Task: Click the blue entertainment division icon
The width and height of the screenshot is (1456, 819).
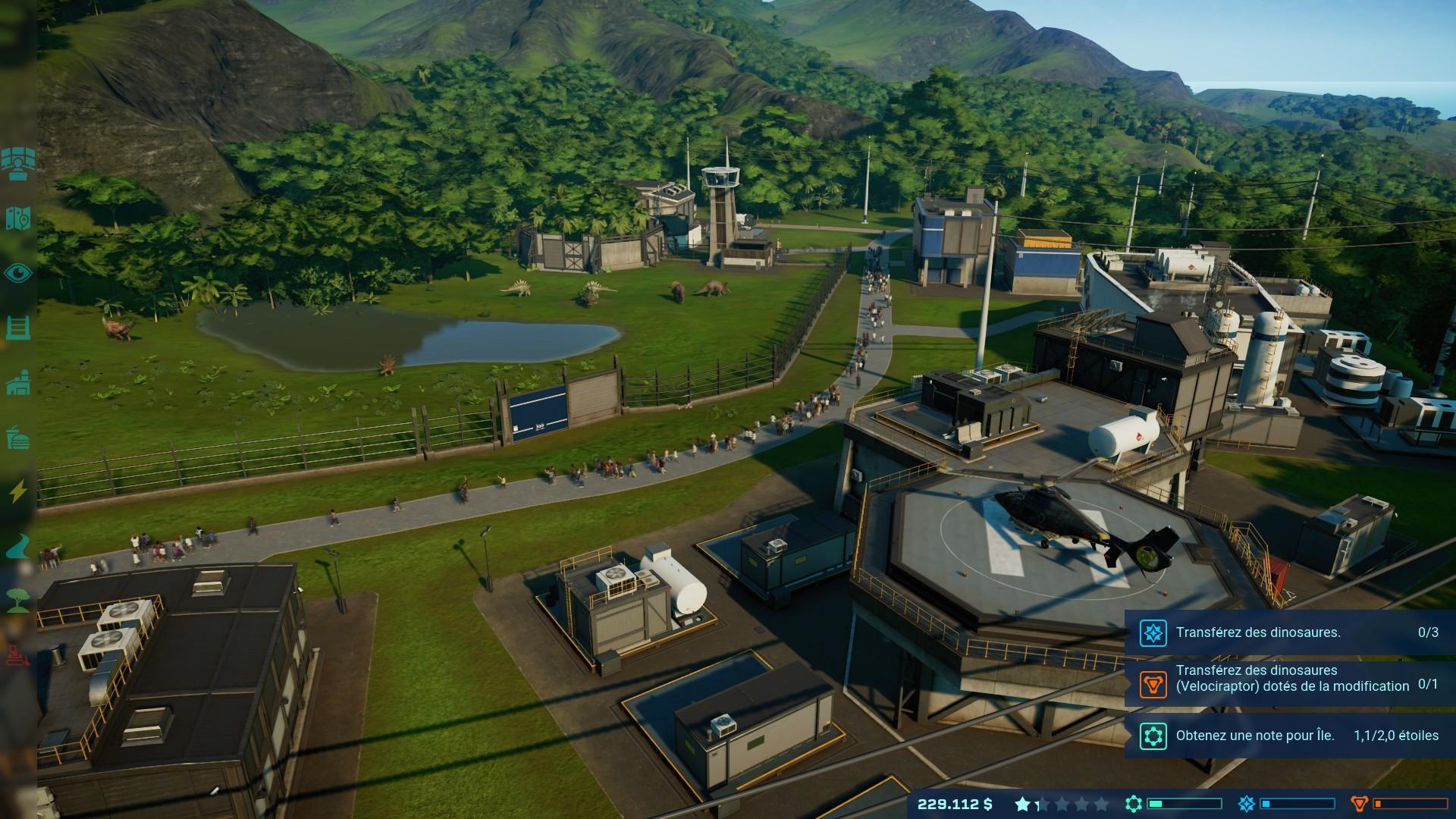Action: (1246, 804)
